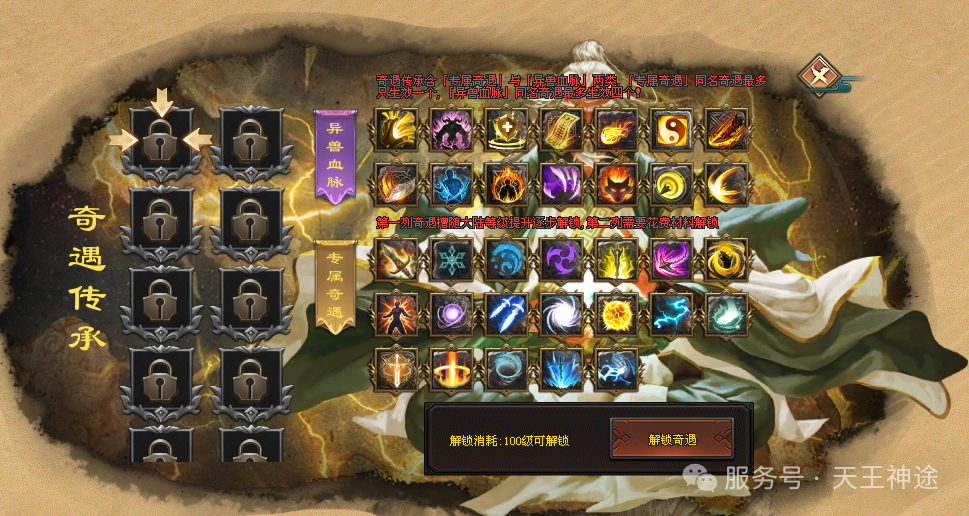Pick the flaming pillar ring icon

click(451, 368)
